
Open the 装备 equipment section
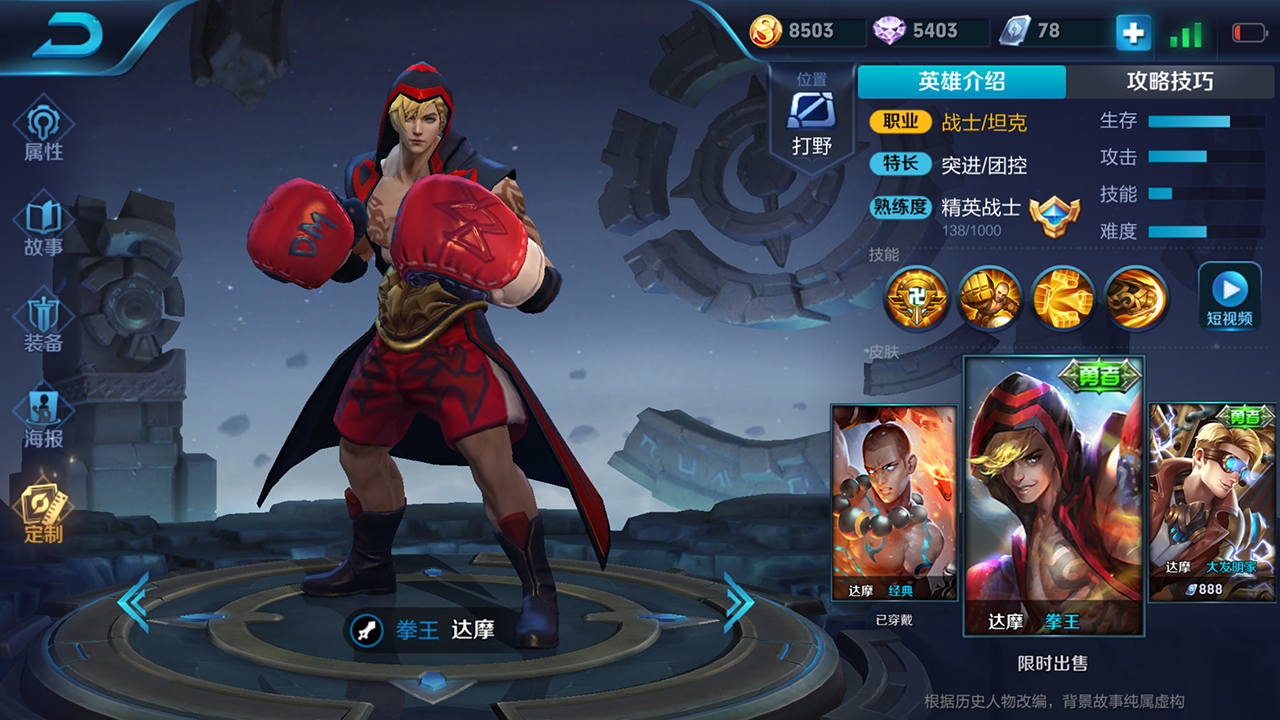44,322
